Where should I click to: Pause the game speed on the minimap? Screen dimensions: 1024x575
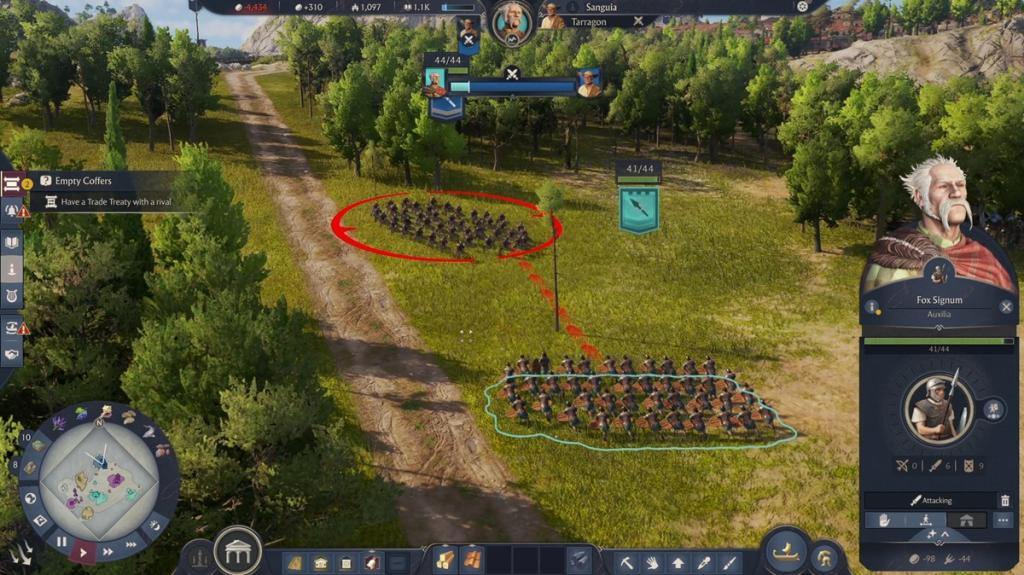(x=61, y=542)
